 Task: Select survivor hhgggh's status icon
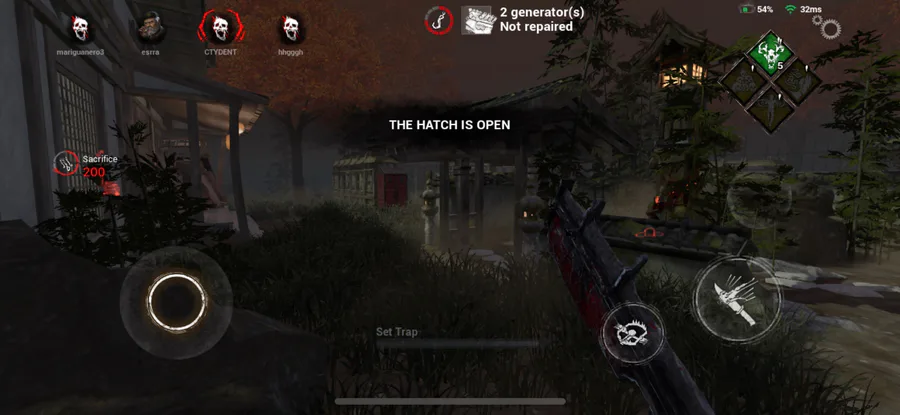[290, 27]
